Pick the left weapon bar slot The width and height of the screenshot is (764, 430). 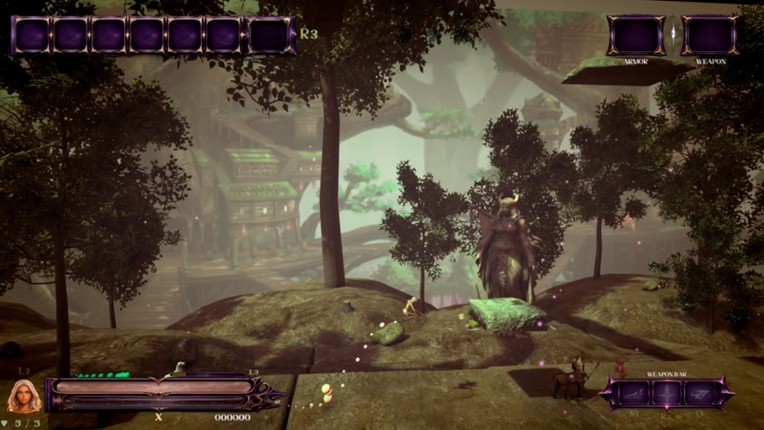(632, 393)
